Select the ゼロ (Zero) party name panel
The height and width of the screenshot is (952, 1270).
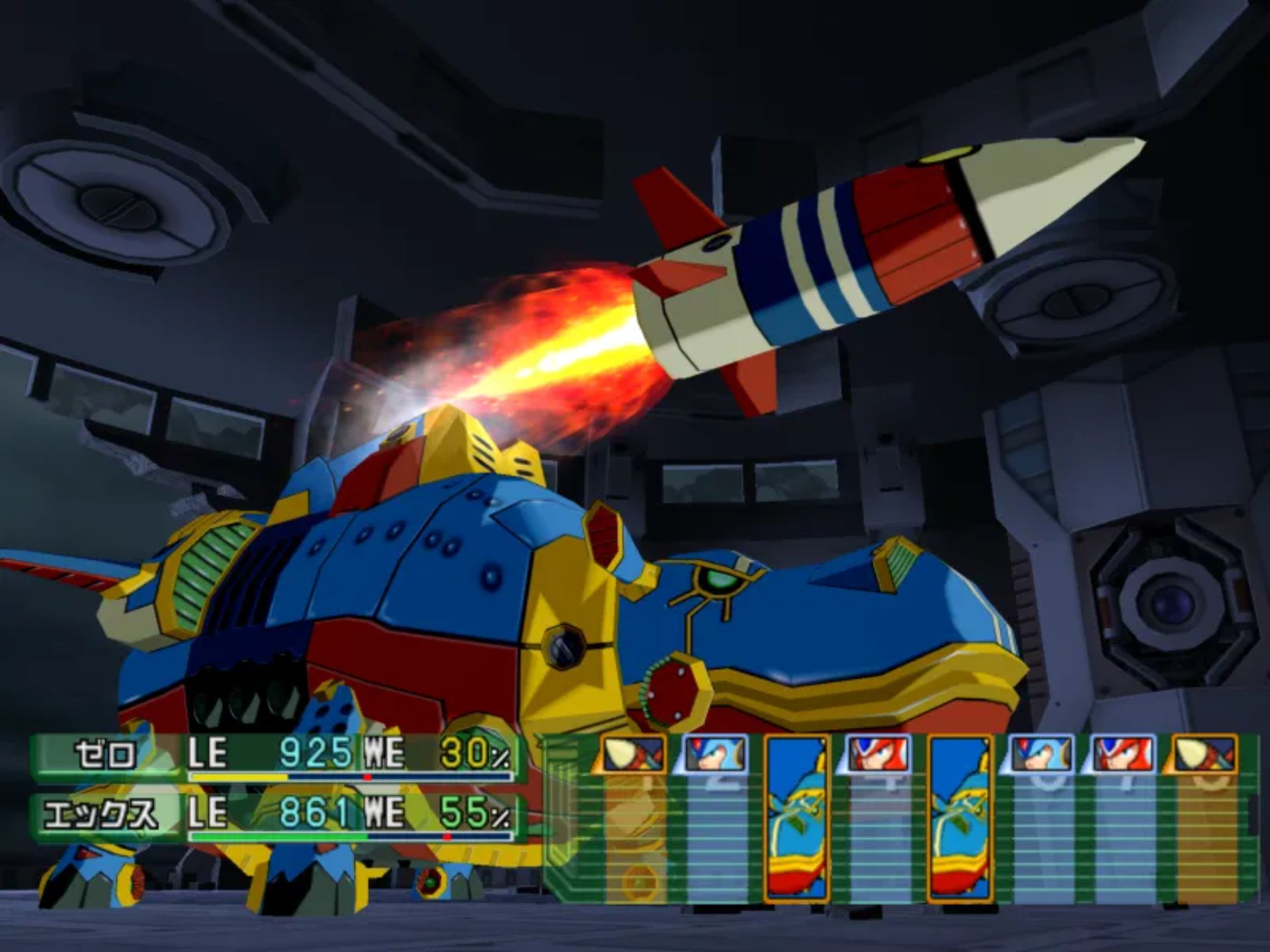click(x=106, y=755)
